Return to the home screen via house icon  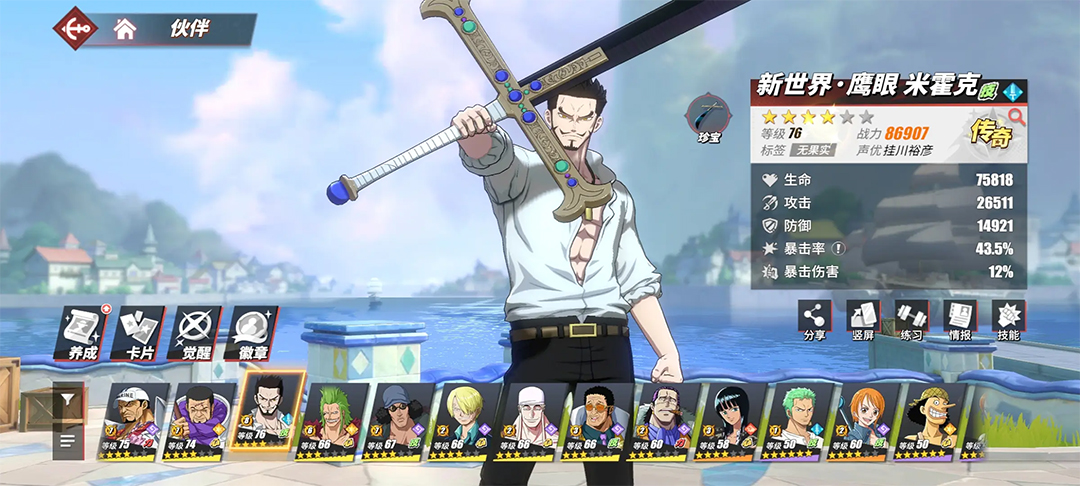[124, 29]
